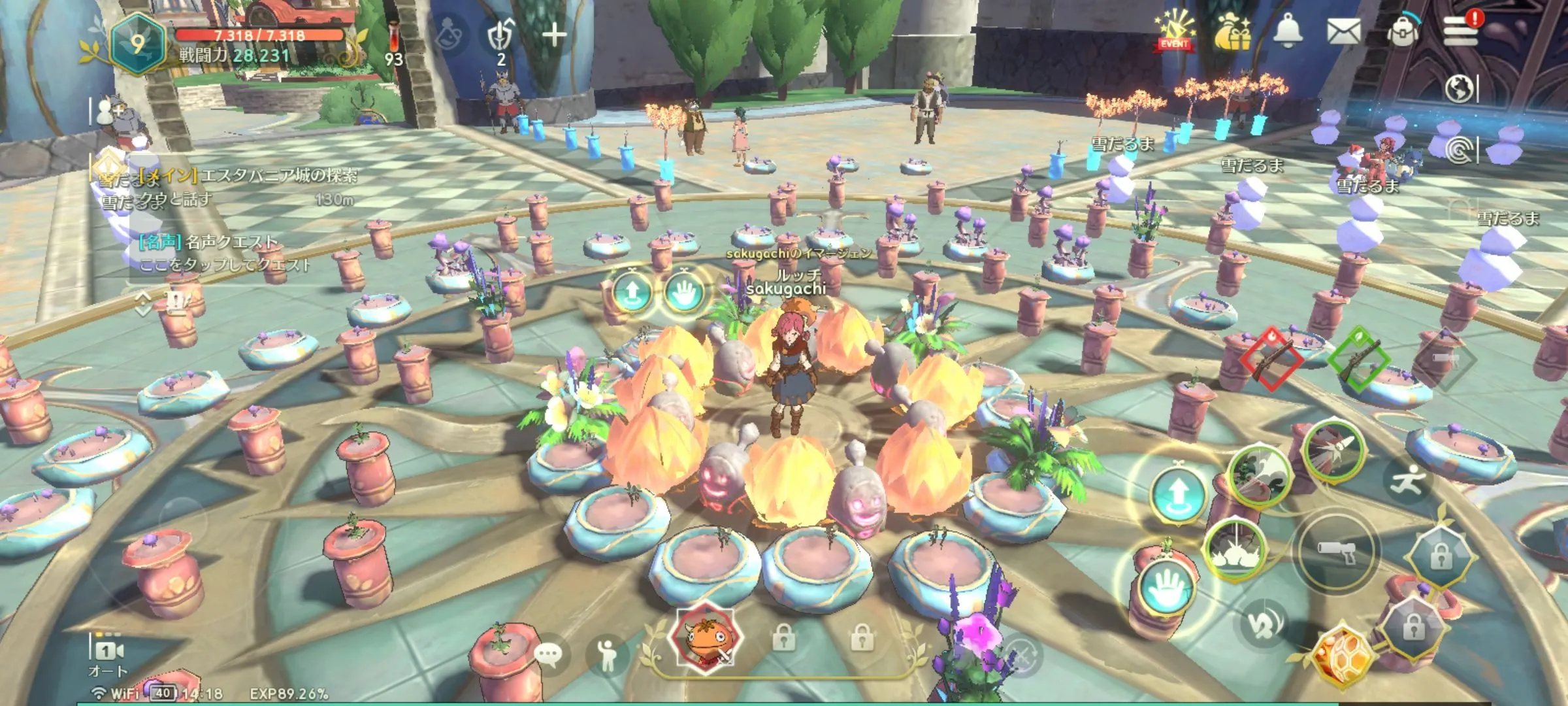Select the red fire rifle weapon
This screenshot has width=1568, height=706.
[x=1269, y=359]
